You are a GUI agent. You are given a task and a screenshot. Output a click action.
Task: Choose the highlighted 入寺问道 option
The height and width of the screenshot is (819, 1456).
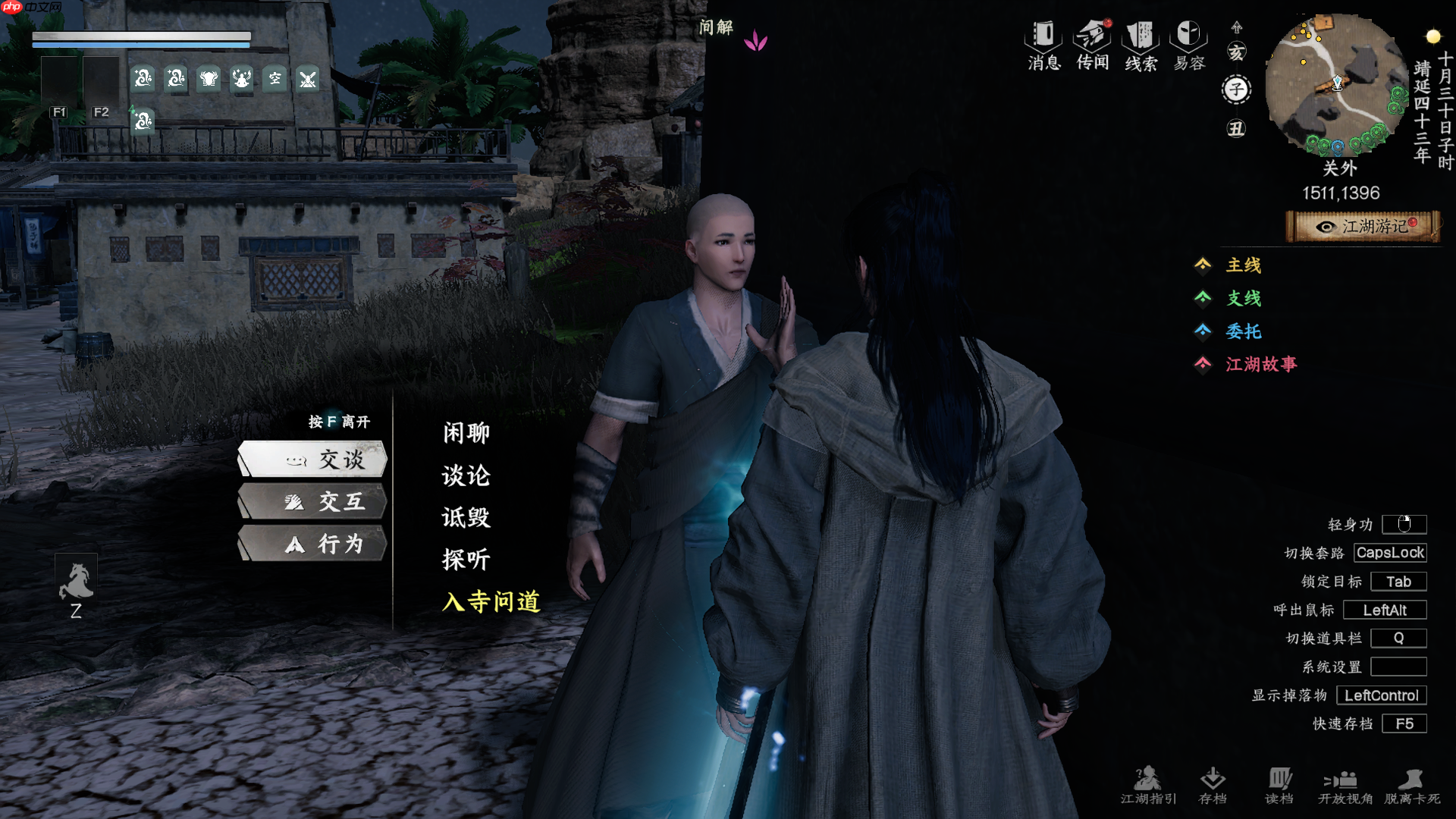click(x=491, y=602)
